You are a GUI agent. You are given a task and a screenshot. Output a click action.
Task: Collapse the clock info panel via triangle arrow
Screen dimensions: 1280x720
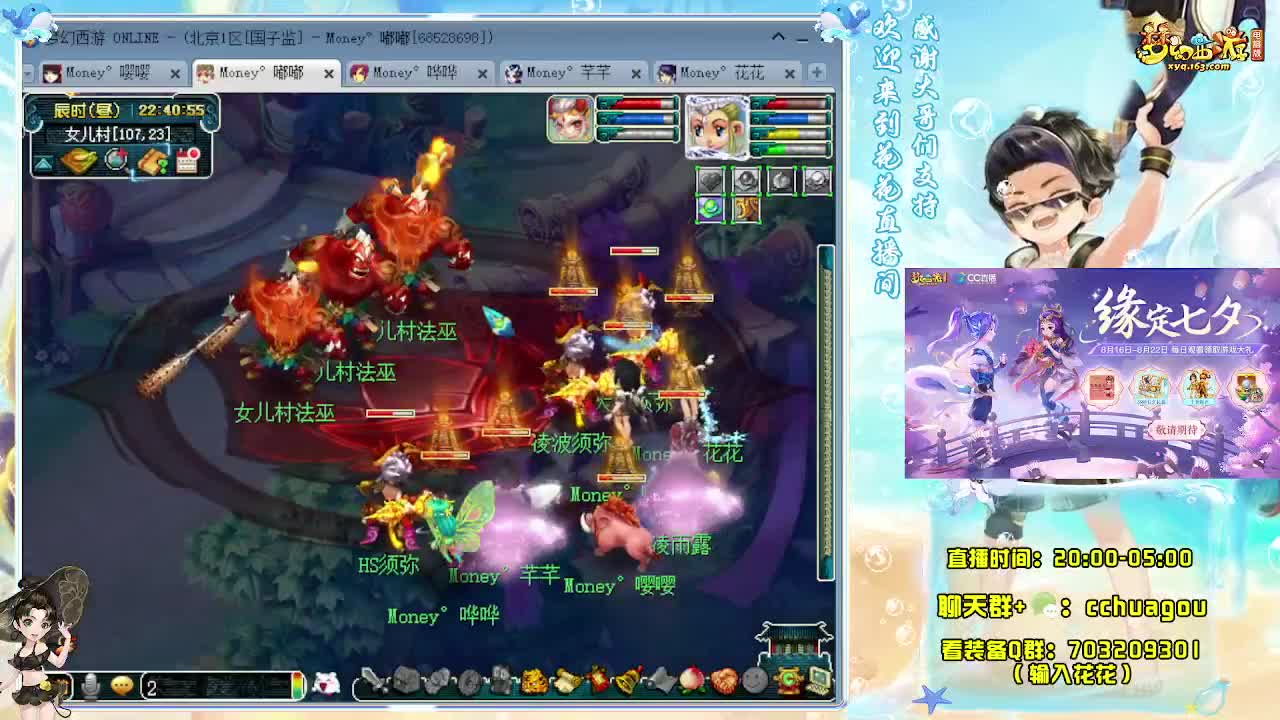(44, 161)
